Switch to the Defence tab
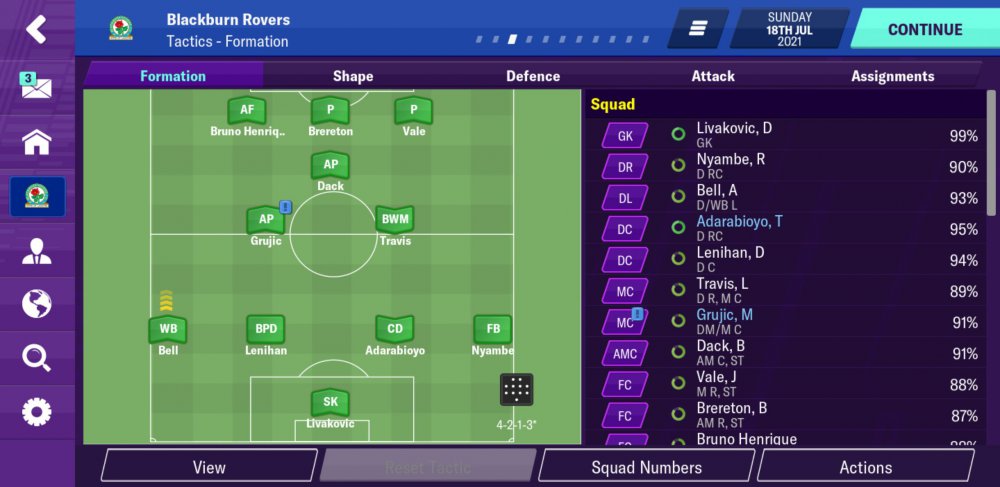The height and width of the screenshot is (487, 1000). coord(533,76)
